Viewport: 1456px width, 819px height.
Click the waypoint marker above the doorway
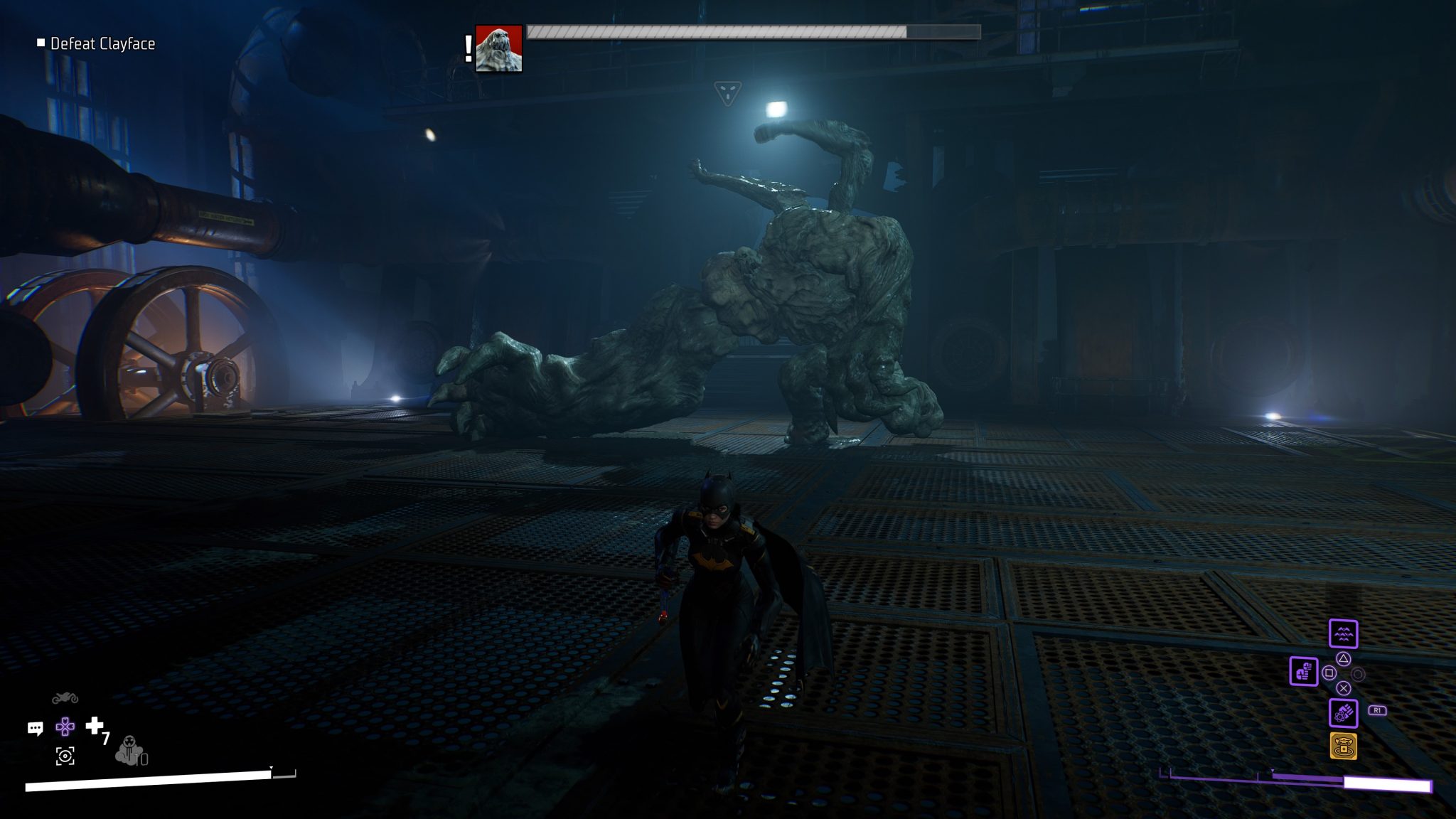pos(728,93)
